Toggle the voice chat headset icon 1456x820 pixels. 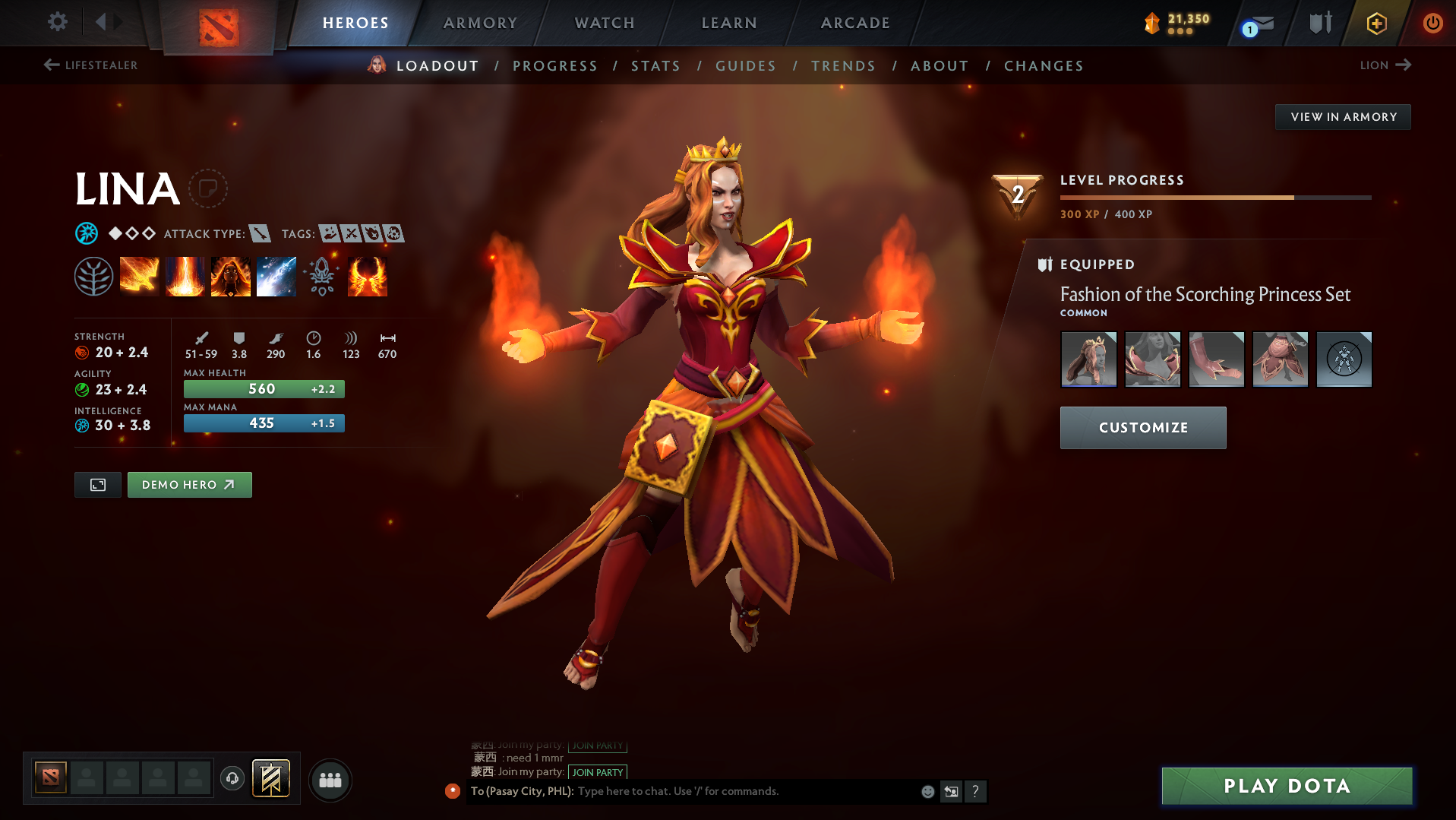(x=232, y=779)
